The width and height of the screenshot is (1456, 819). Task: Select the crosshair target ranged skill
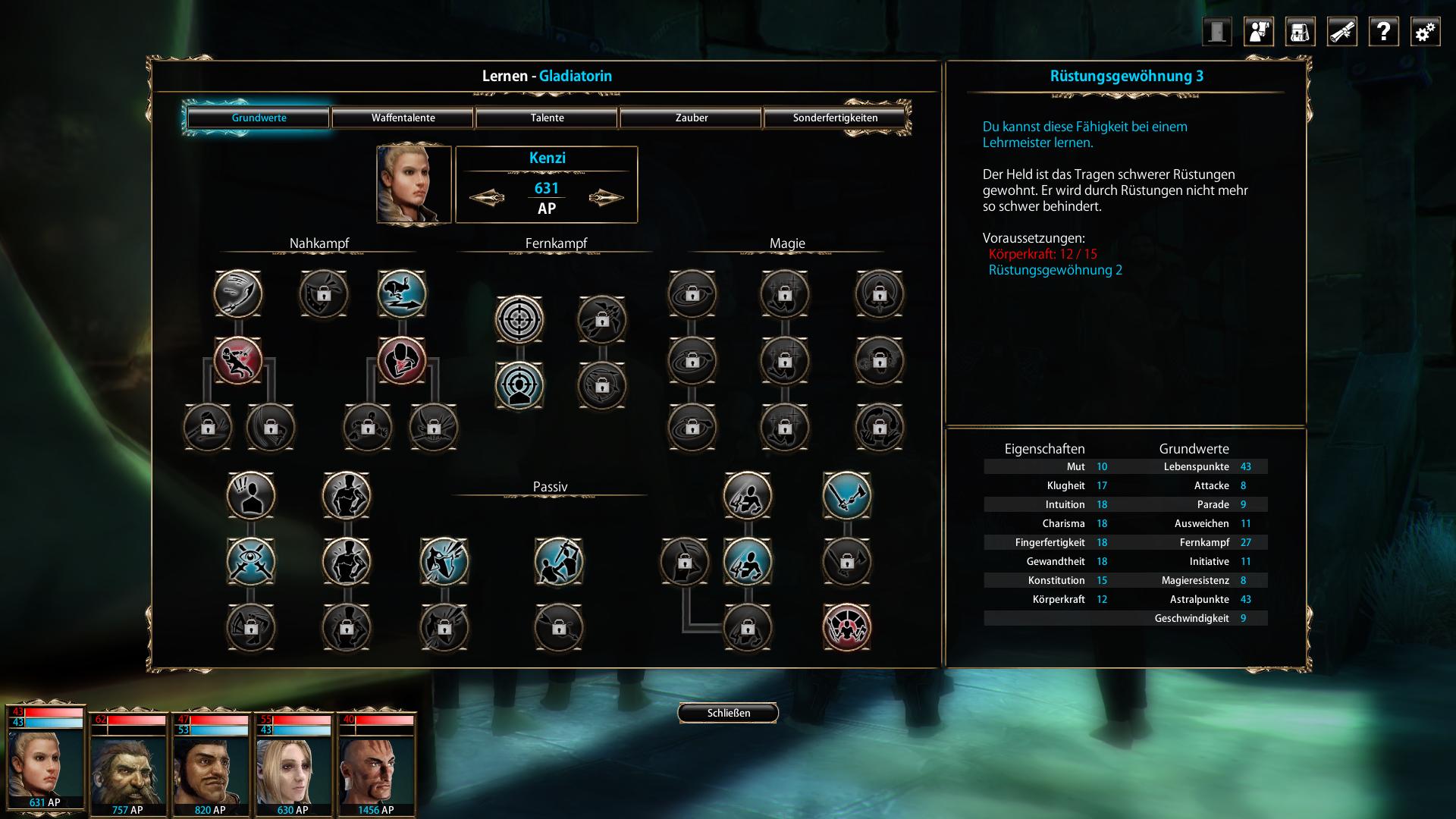coord(519,319)
